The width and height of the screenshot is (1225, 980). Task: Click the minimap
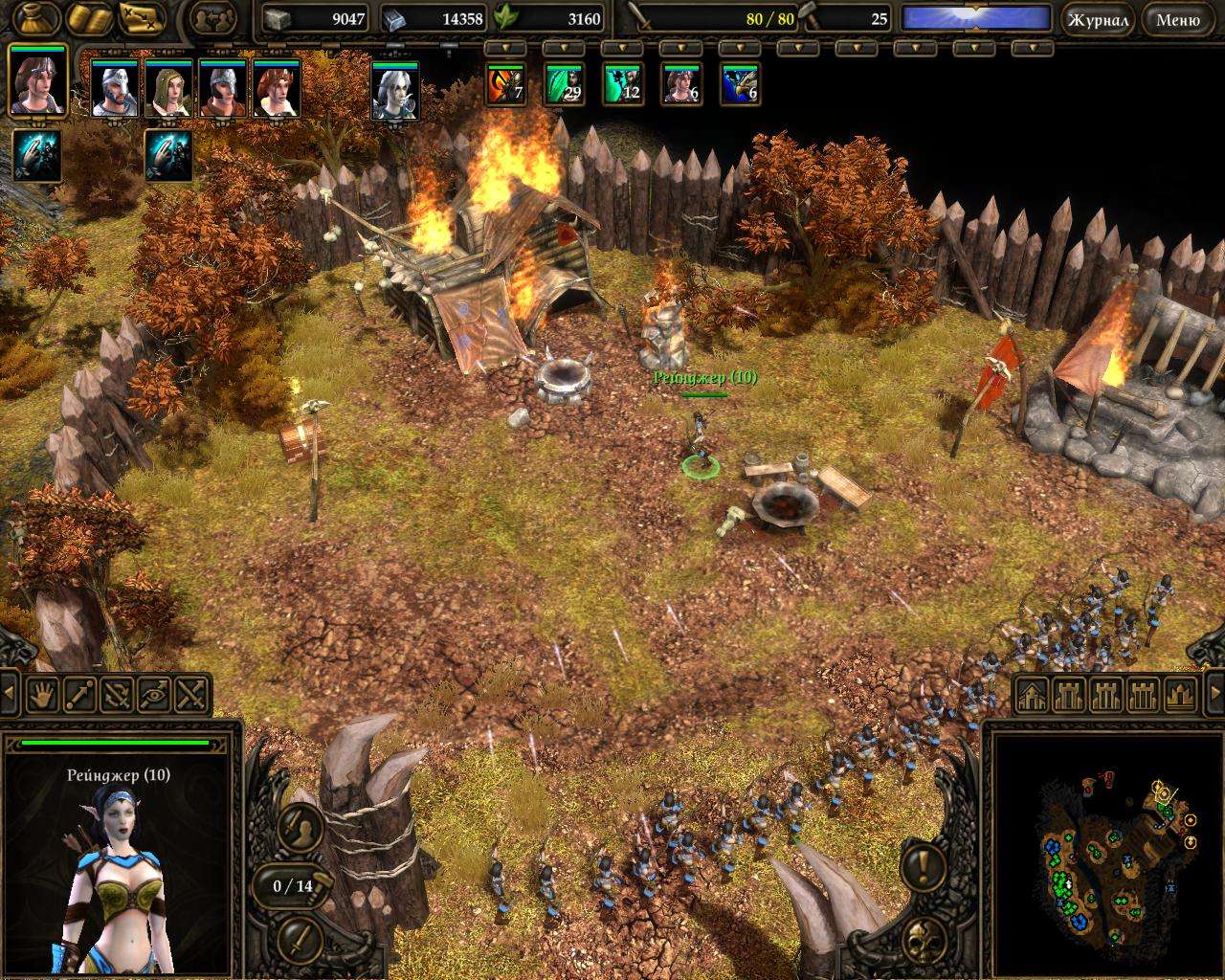point(1105,852)
